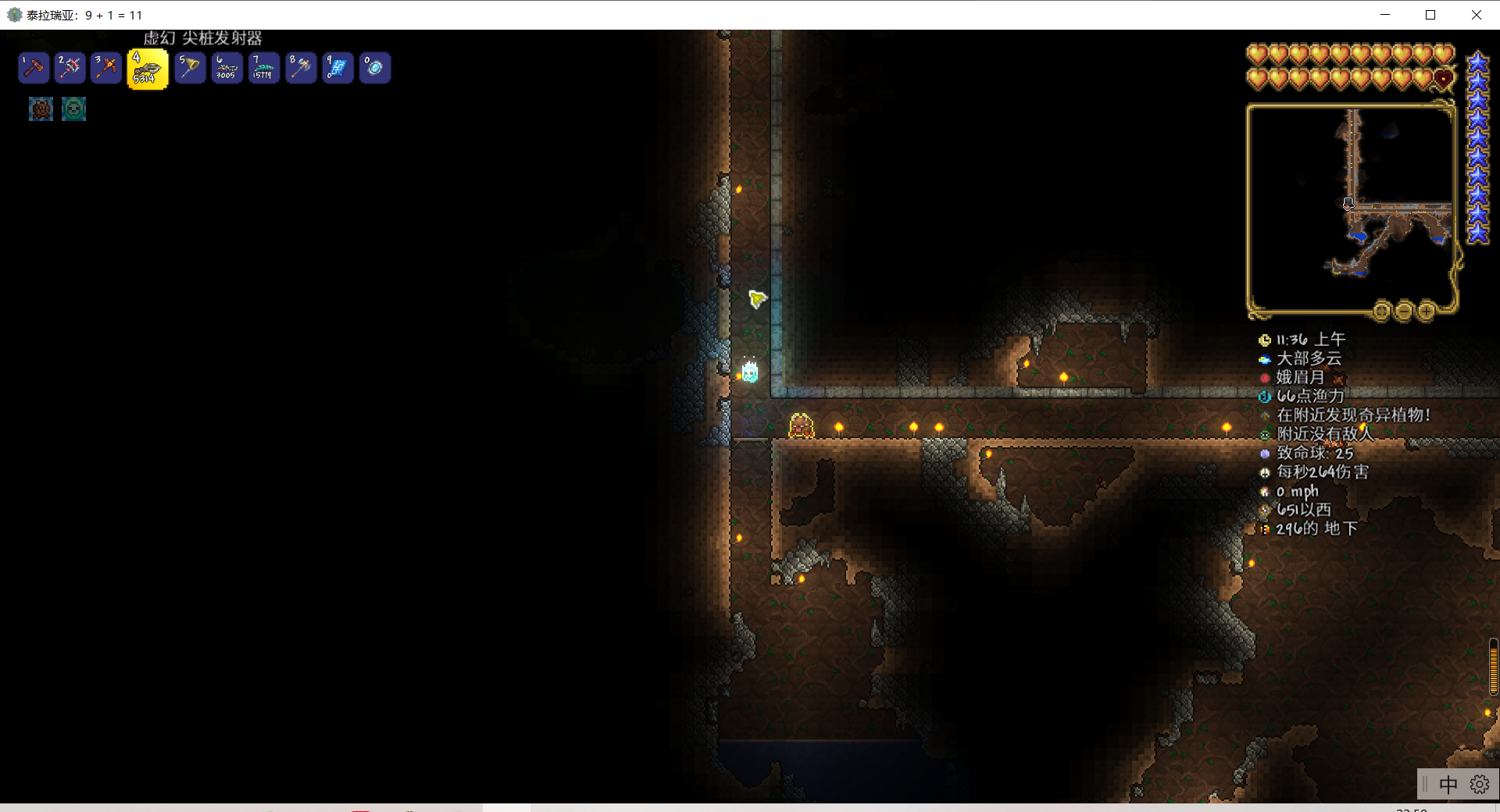The image size is (1500, 812).
Task: Click the minimap display
Action: coord(1350,207)
